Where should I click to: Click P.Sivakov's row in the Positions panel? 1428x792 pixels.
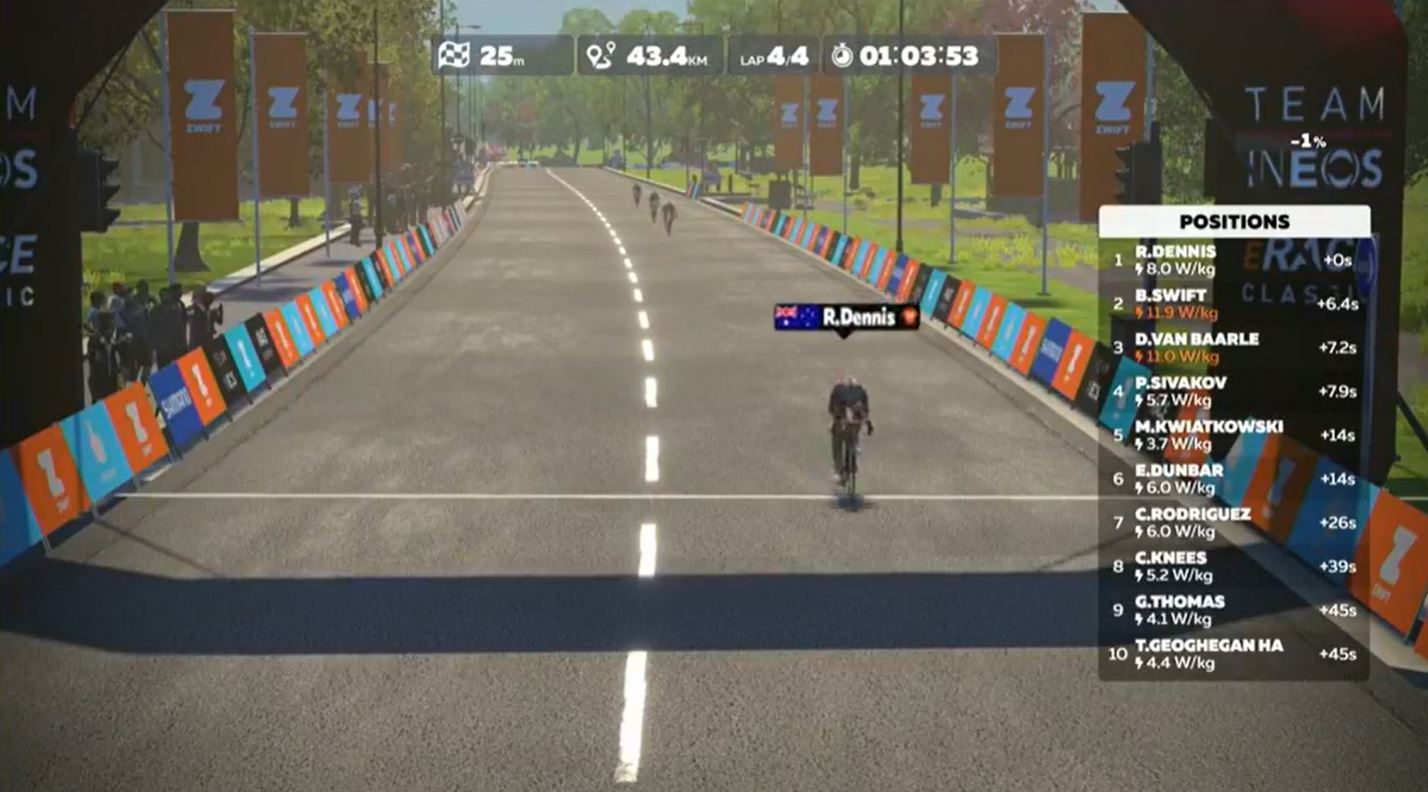tap(1233, 391)
